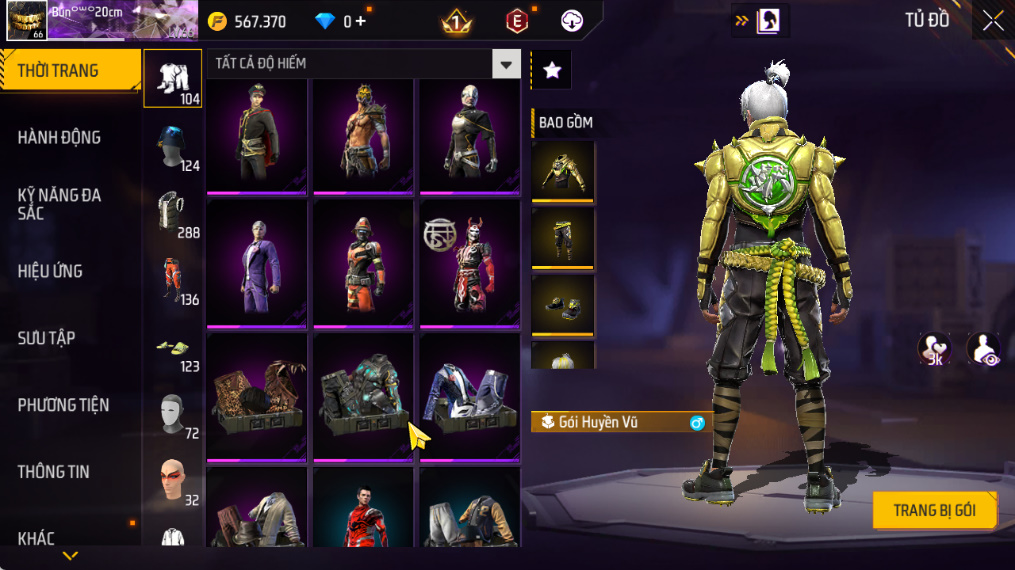Show the Thông Tin tab
The height and width of the screenshot is (570, 1015).
click(53, 472)
